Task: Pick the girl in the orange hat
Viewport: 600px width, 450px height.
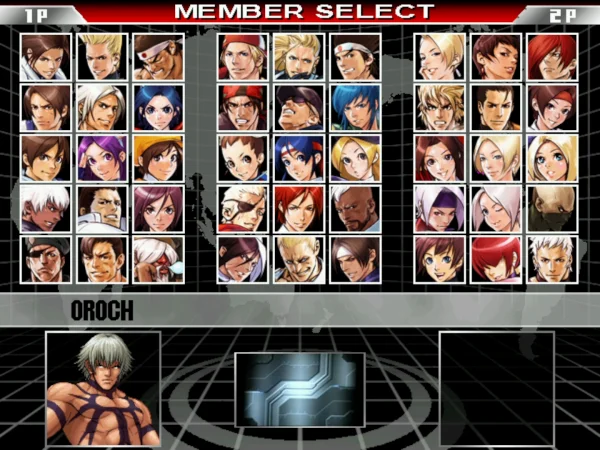Action: point(158,157)
